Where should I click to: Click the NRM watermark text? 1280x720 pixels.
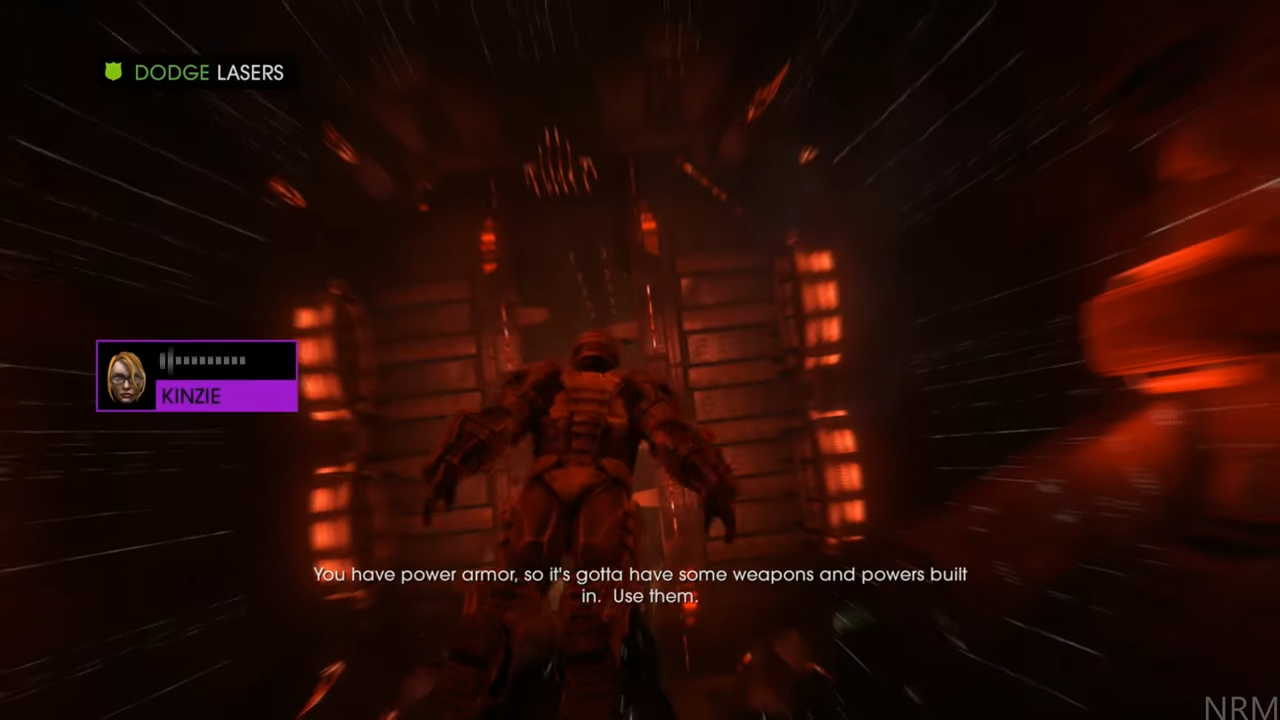(1238, 706)
